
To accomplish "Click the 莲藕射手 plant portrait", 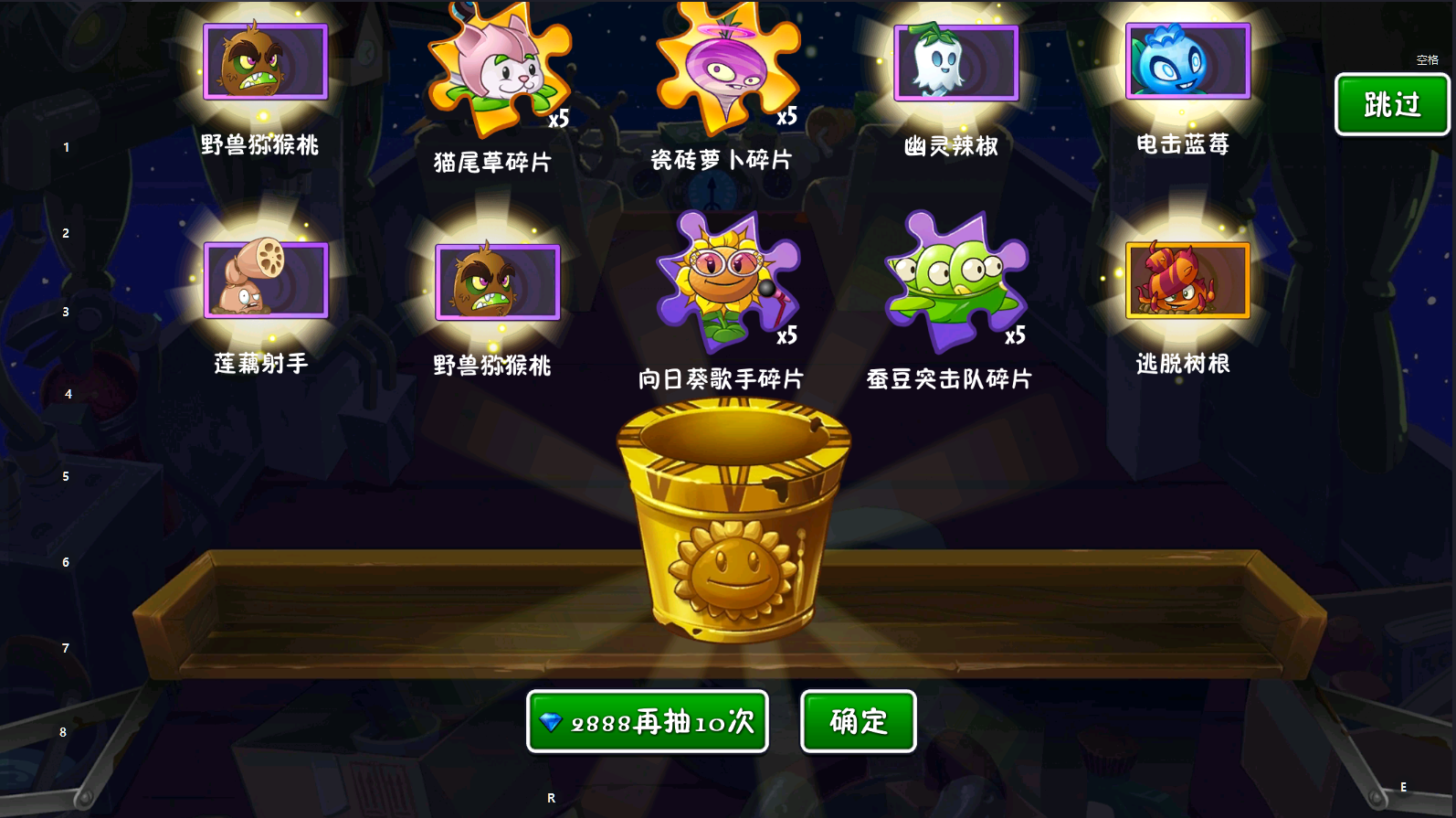I will pyautogui.click(x=266, y=281).
